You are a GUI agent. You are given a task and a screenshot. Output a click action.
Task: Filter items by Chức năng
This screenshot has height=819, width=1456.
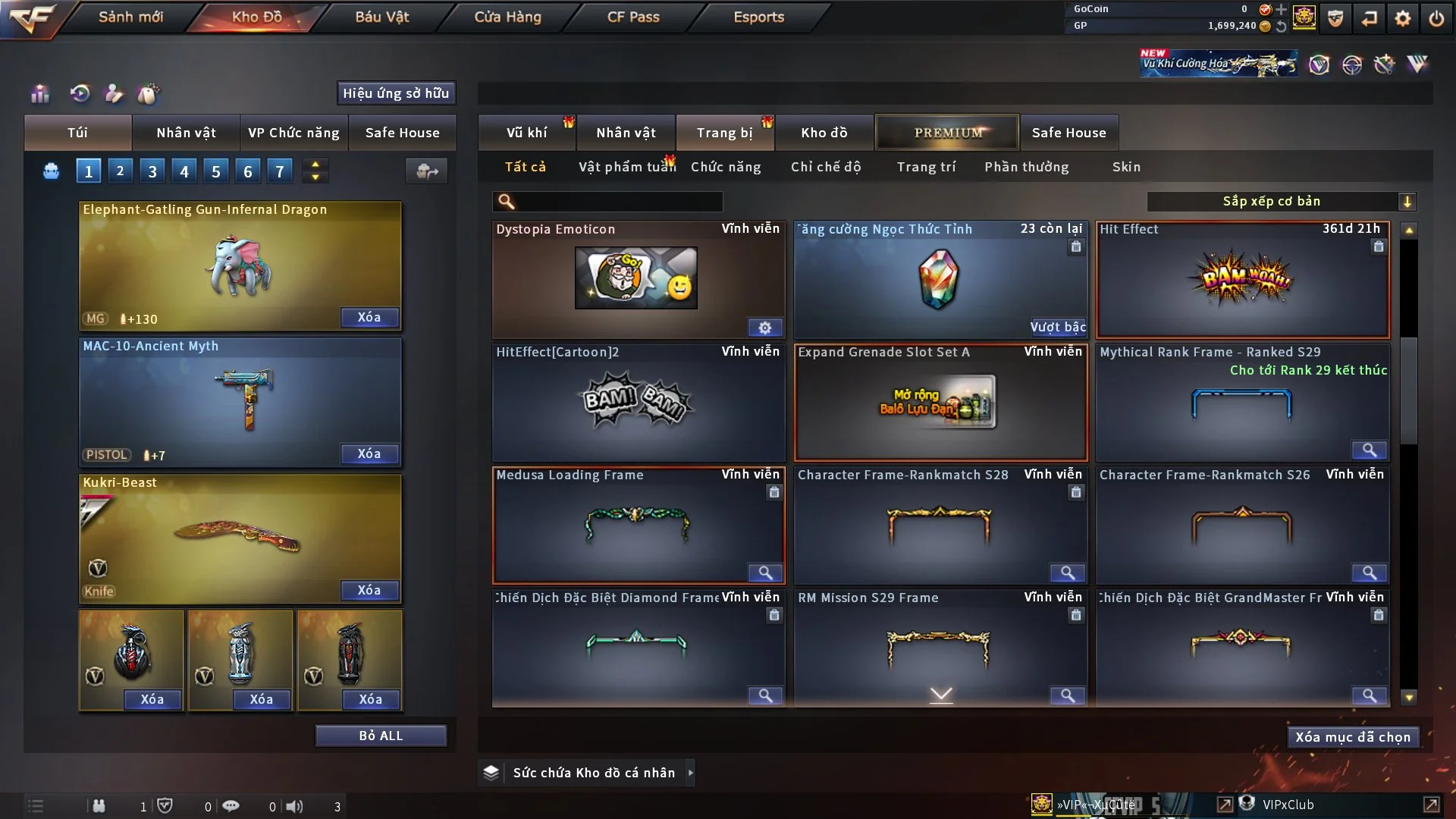726,167
